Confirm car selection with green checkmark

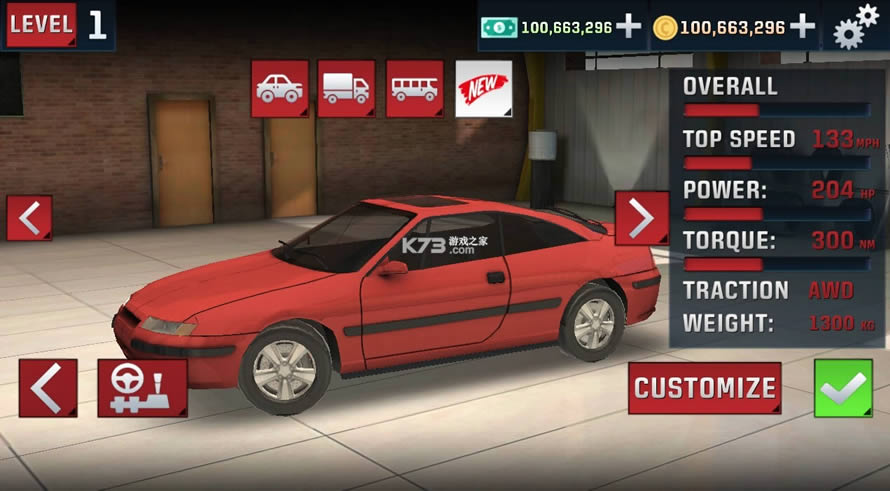pos(843,388)
